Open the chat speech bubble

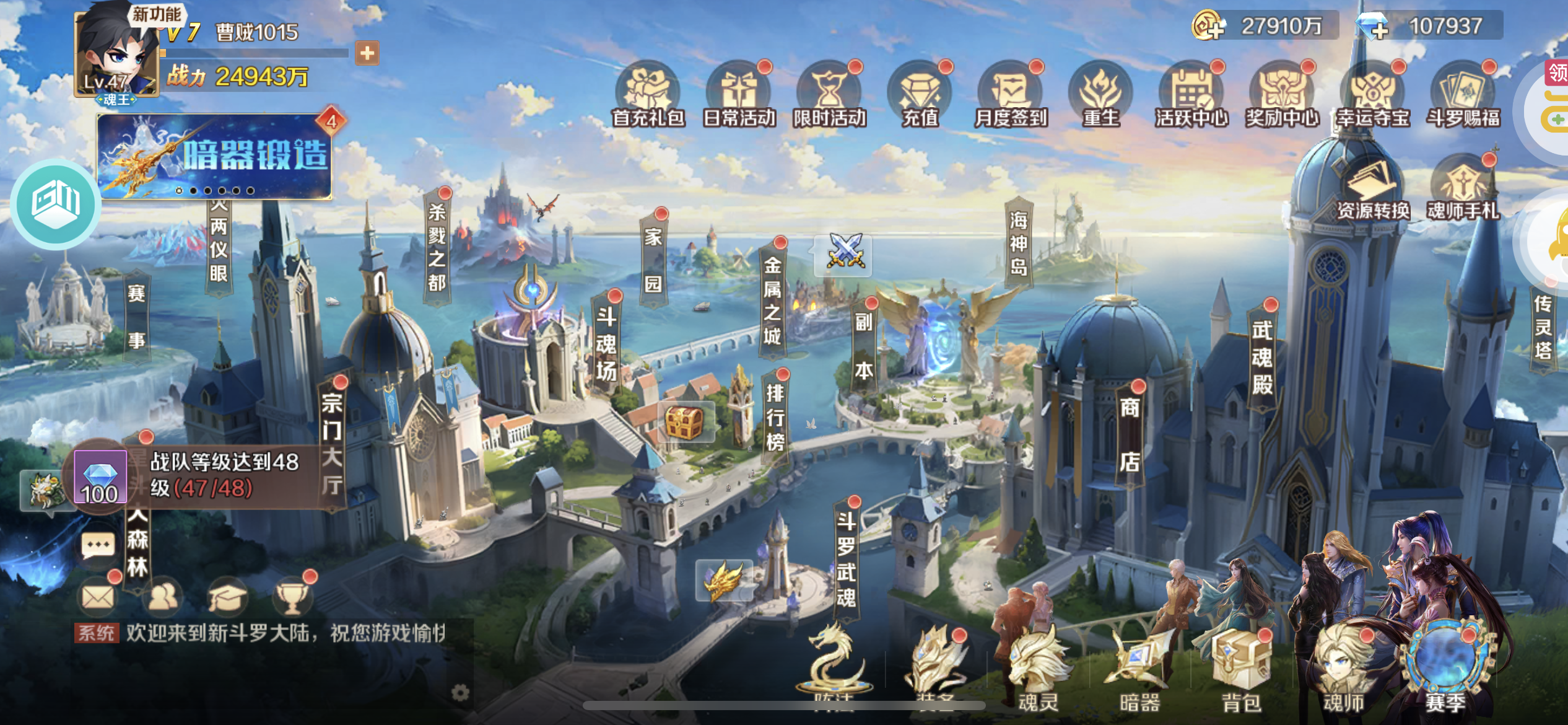pyautogui.click(x=98, y=546)
